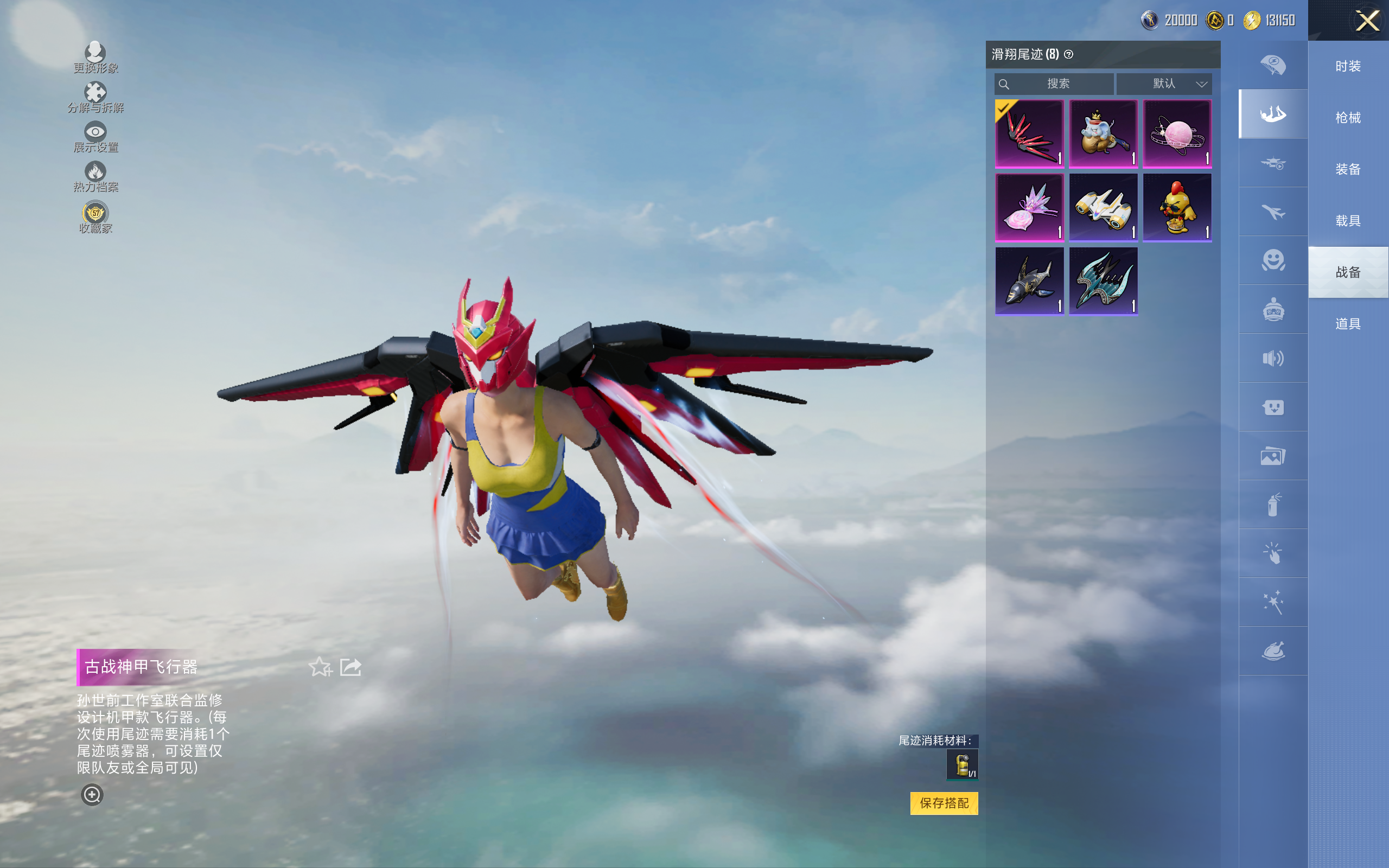
Task: Zoom in with the magnifier plus icon
Action: click(92, 795)
